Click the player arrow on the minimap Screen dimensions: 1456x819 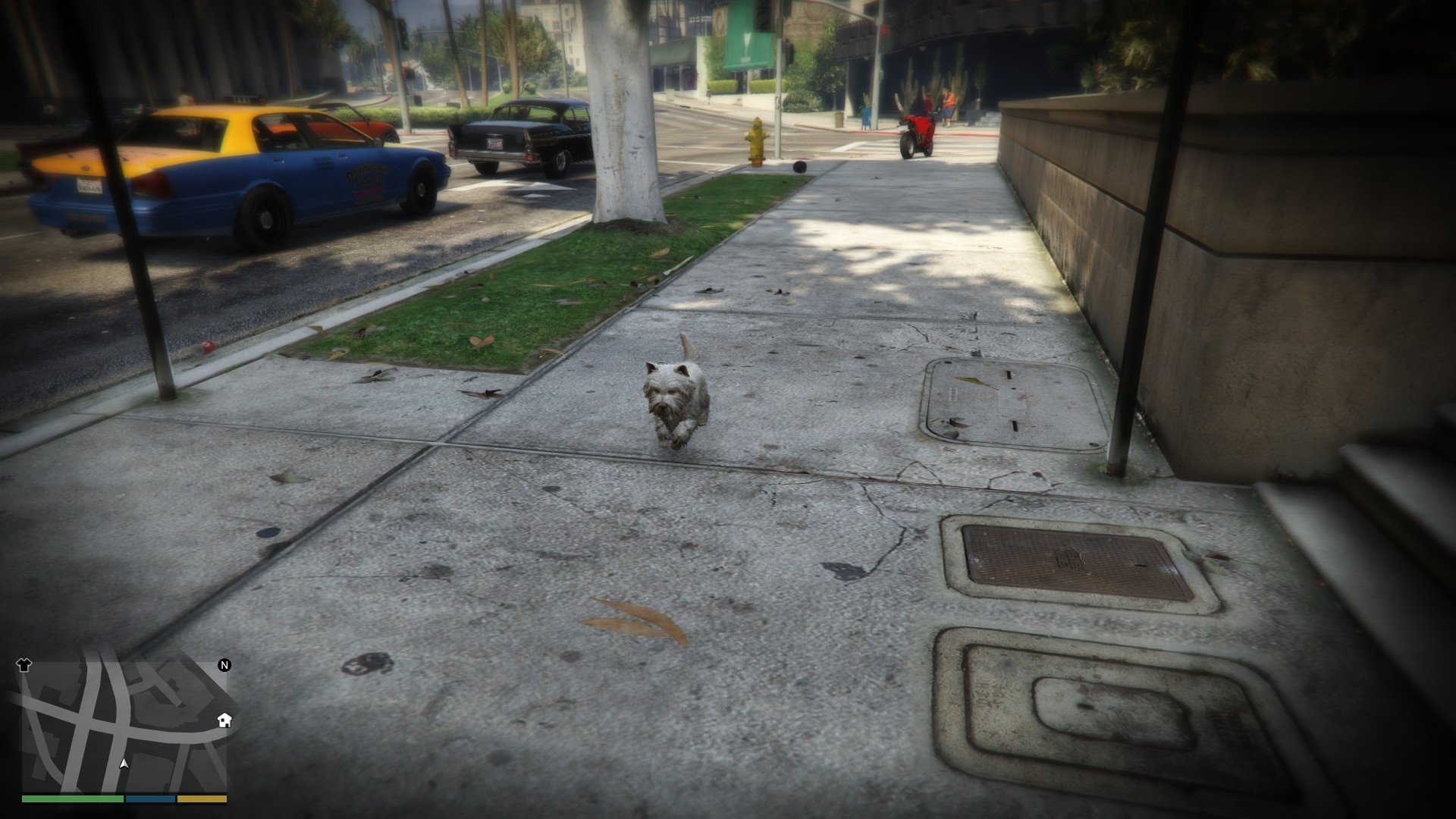[x=124, y=763]
